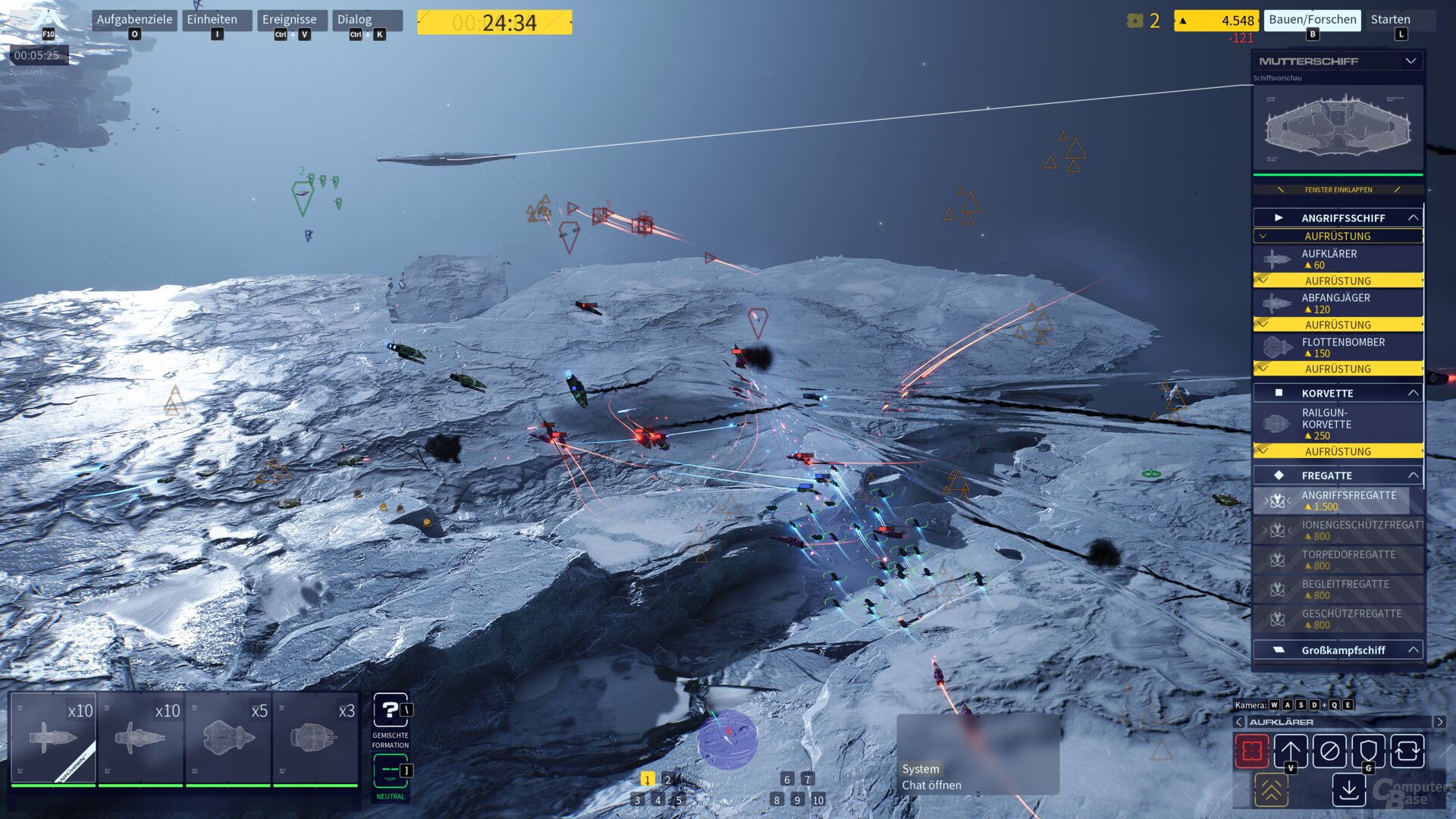Select the red attack-move box icon
1456x819 pixels.
pos(1255,751)
